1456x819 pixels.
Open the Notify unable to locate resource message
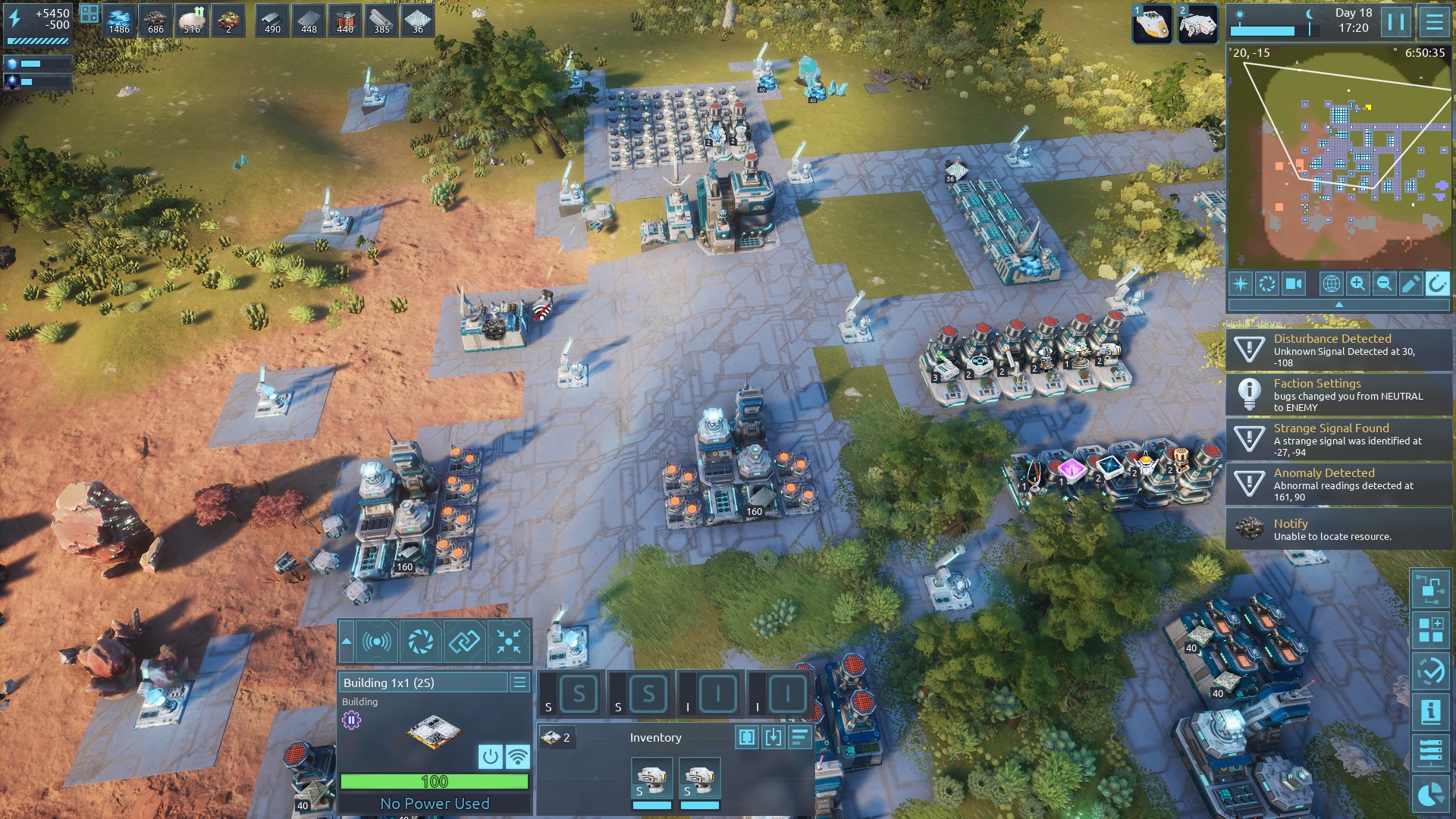tap(1338, 529)
